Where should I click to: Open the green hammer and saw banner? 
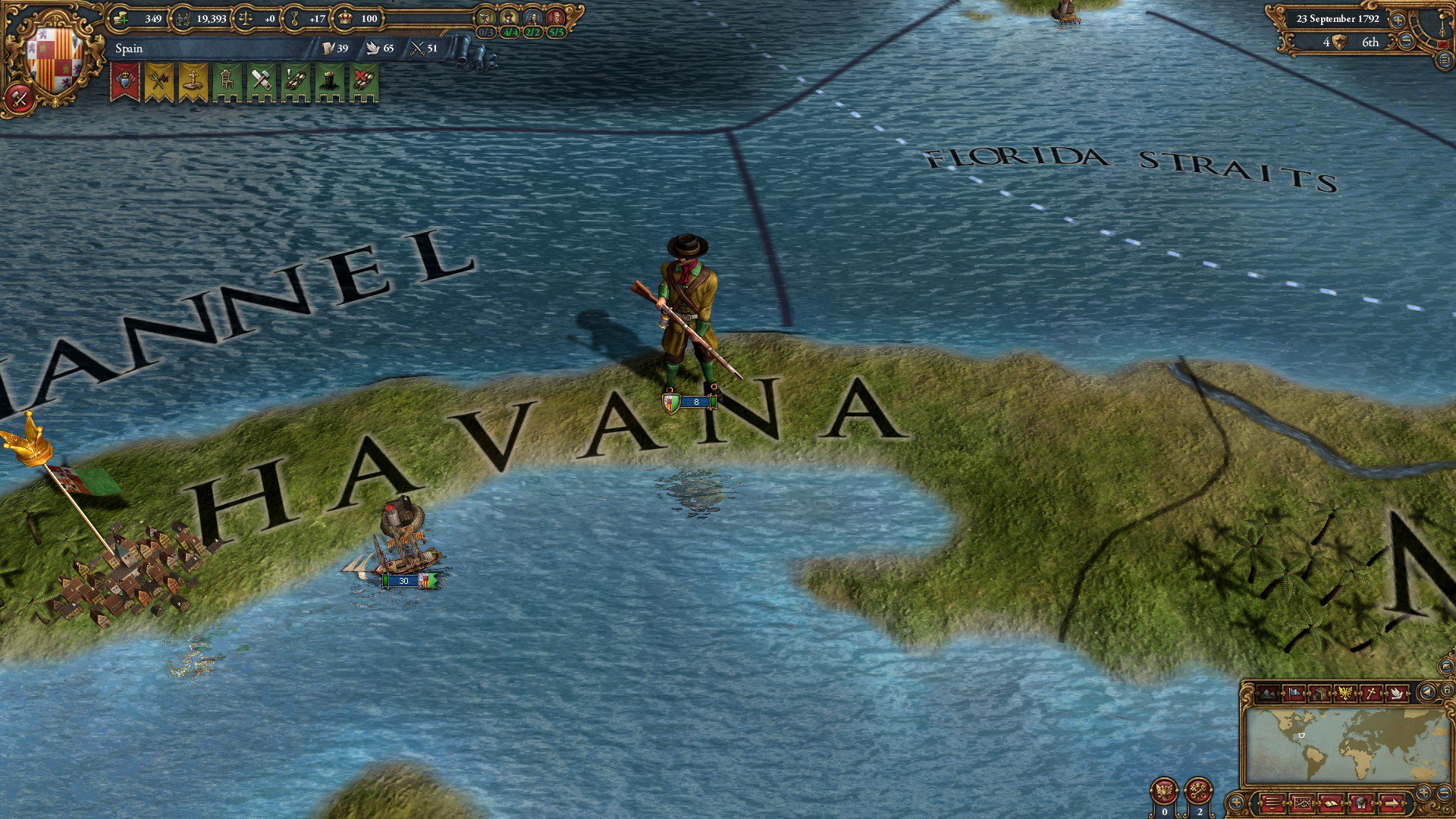[261, 82]
